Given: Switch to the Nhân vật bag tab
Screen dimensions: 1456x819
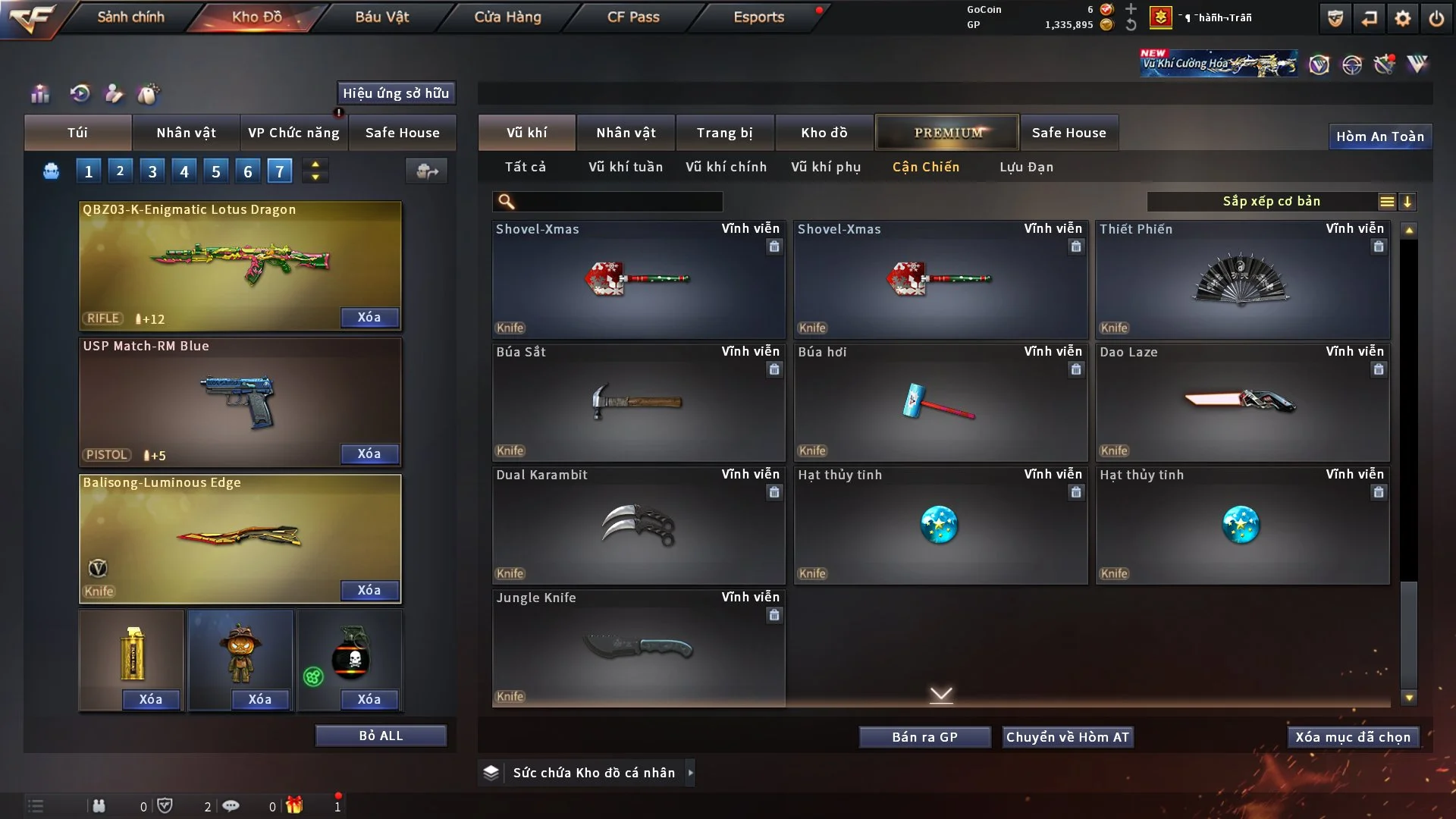Looking at the screenshot, I should [186, 133].
